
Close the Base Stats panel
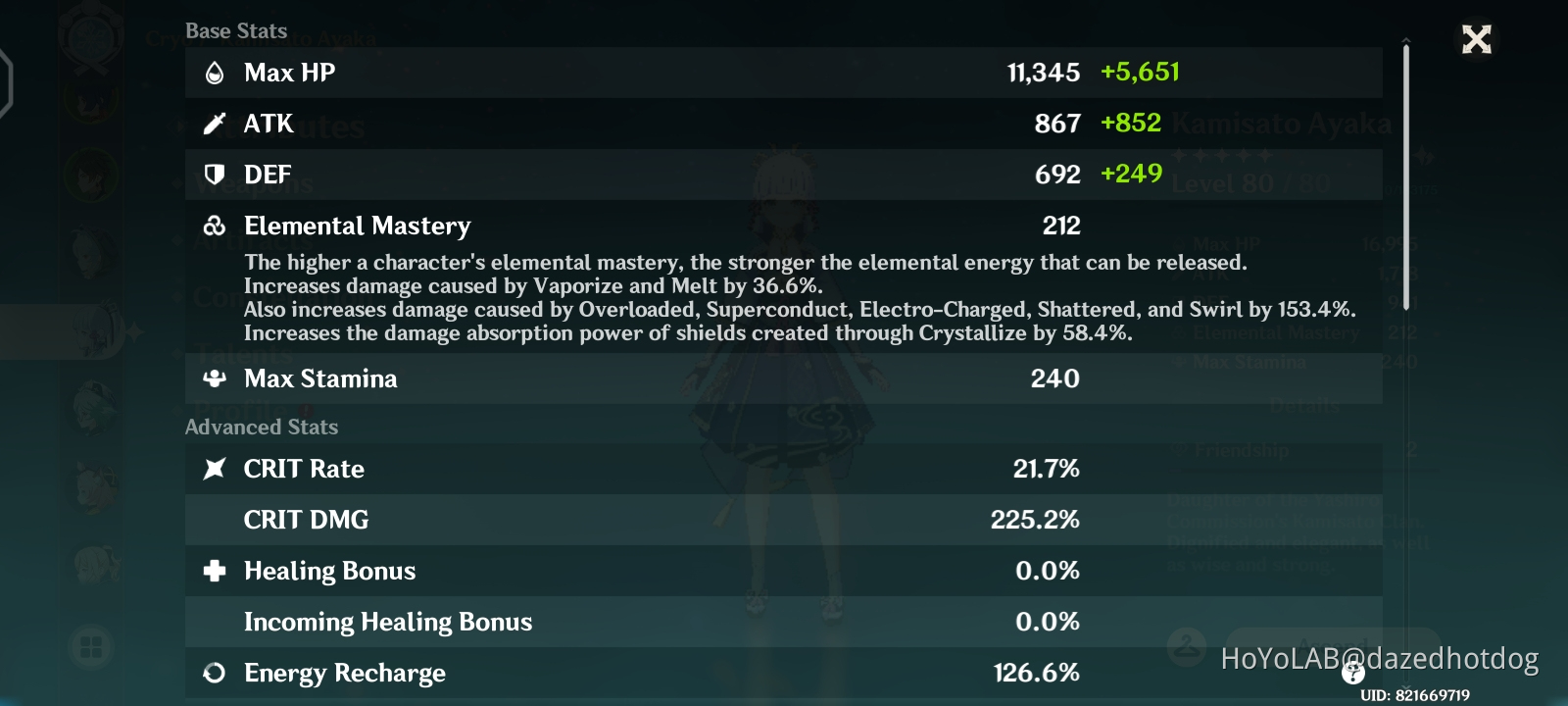1475,39
